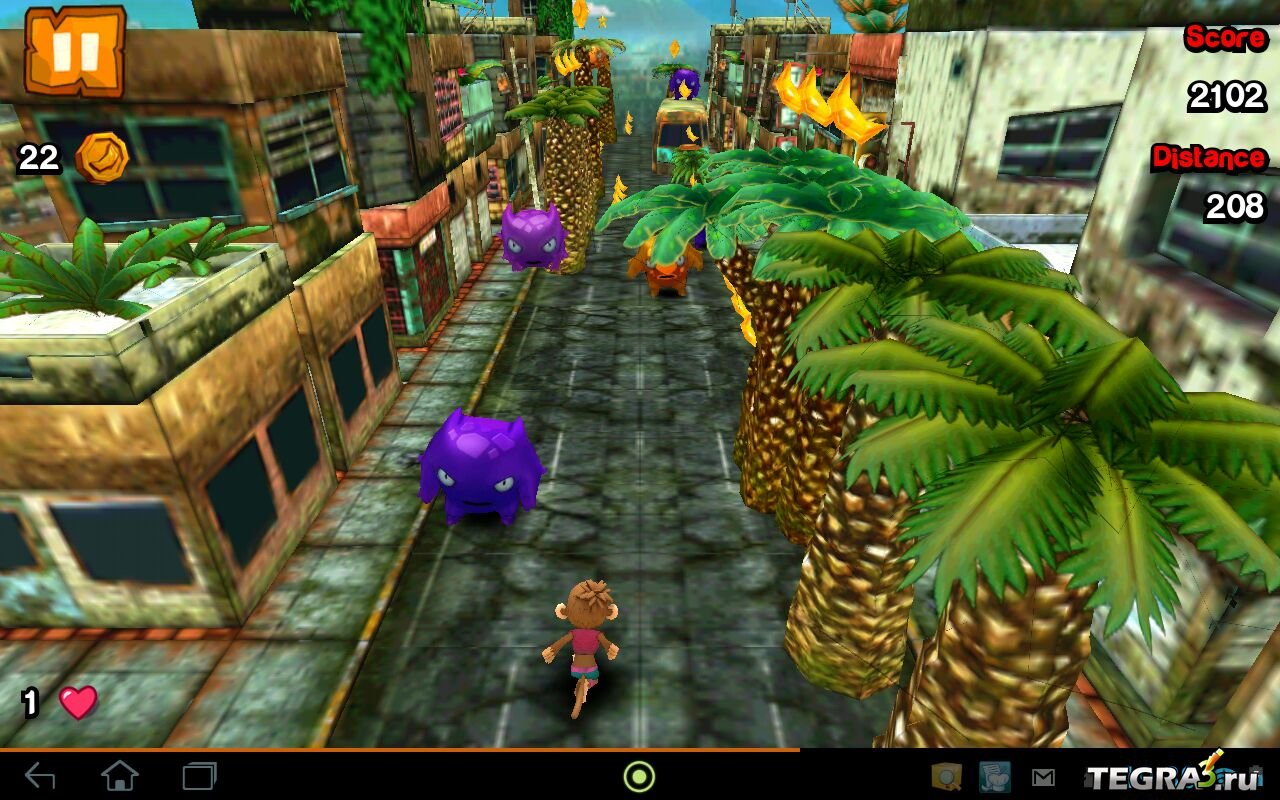
Task: Pause the game with the orange button
Action: pos(74,50)
